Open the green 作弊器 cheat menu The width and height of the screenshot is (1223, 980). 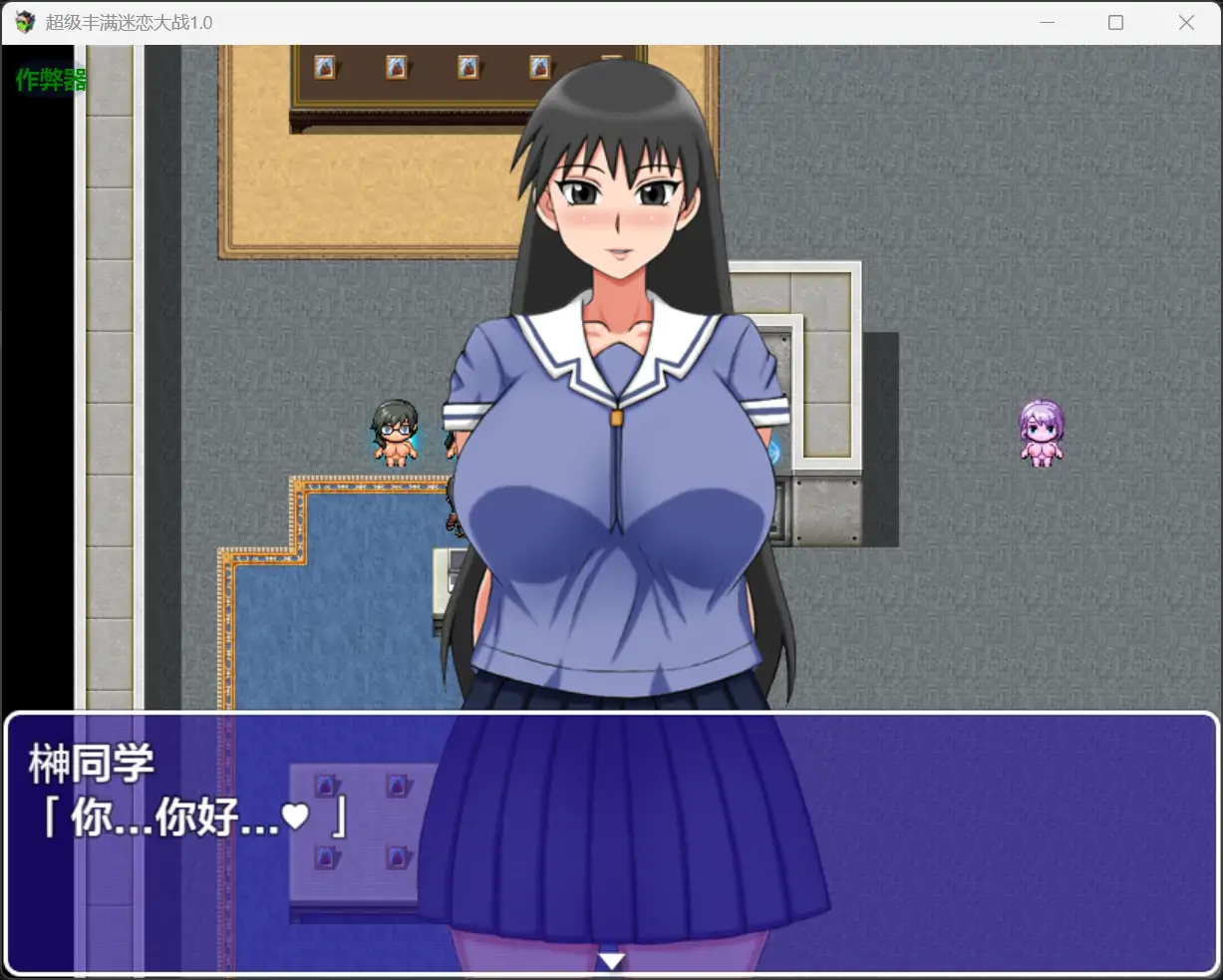tap(51, 80)
